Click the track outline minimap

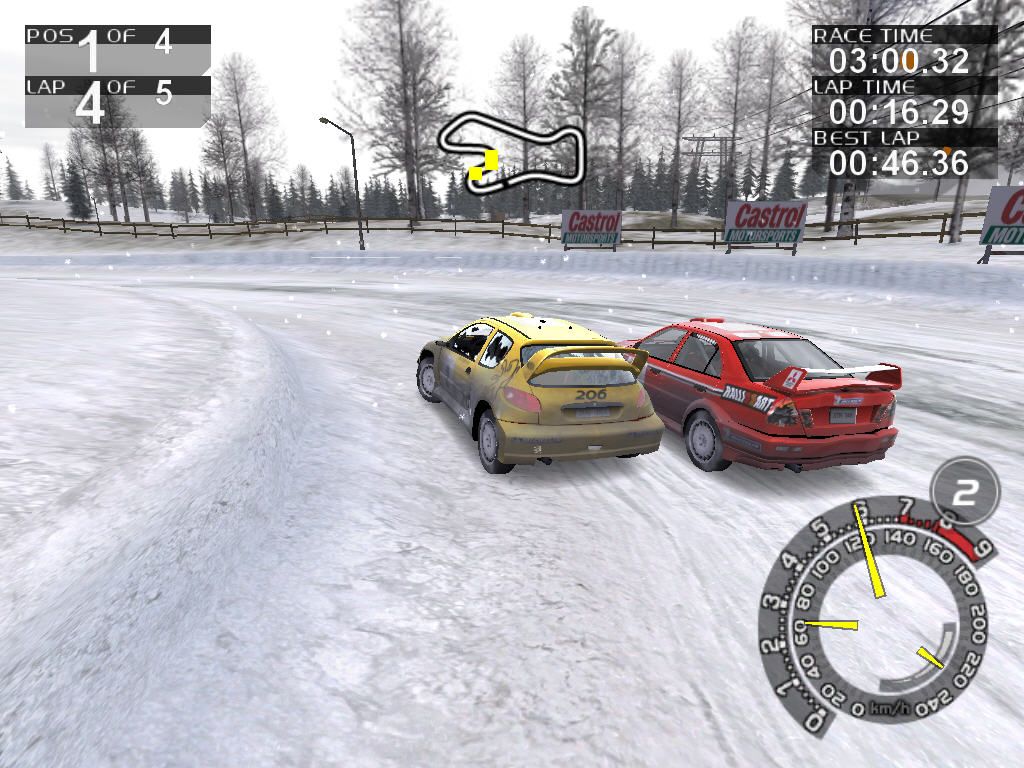pyautogui.click(x=511, y=150)
